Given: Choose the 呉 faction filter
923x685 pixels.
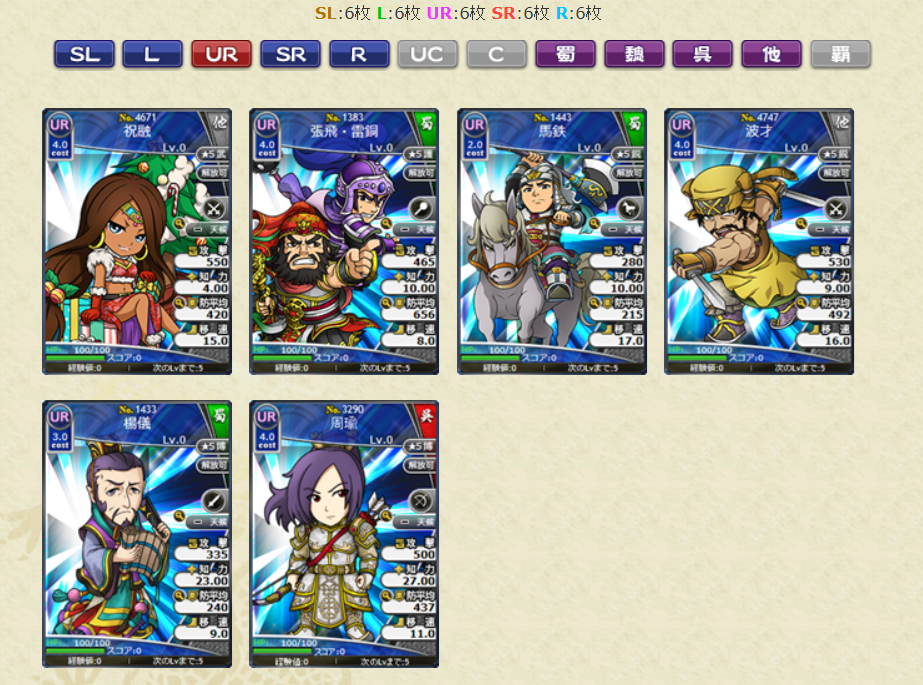Looking at the screenshot, I should pos(702,54).
